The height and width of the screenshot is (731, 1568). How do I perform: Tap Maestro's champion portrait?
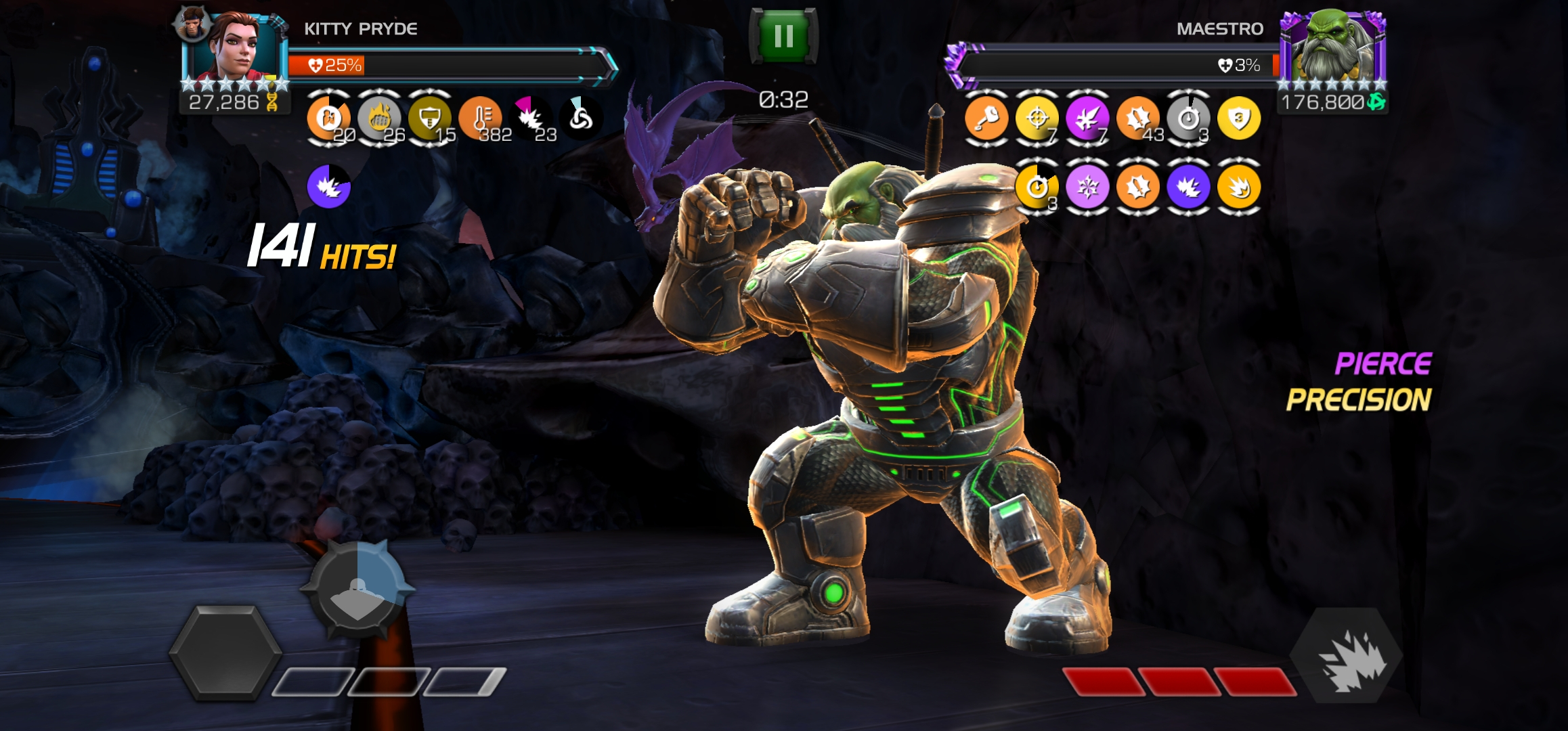pos(1332,47)
